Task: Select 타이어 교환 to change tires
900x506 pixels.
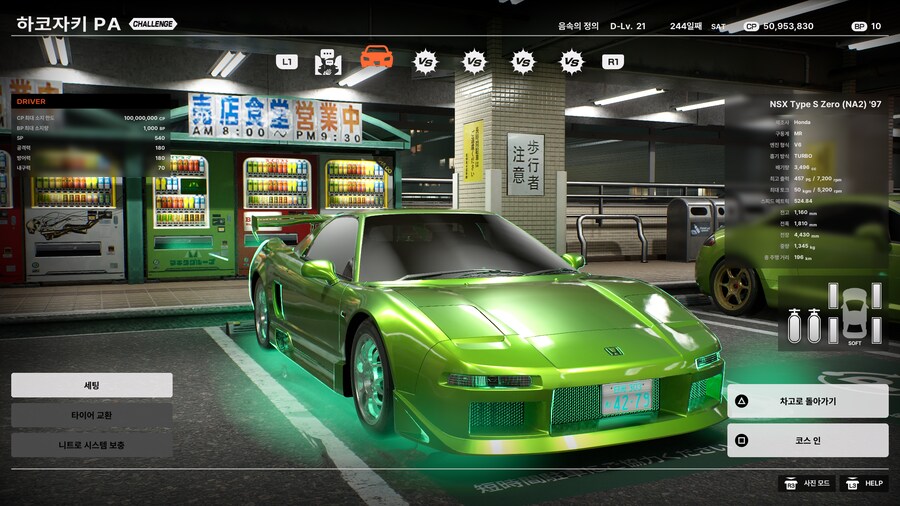Action: tap(91, 415)
